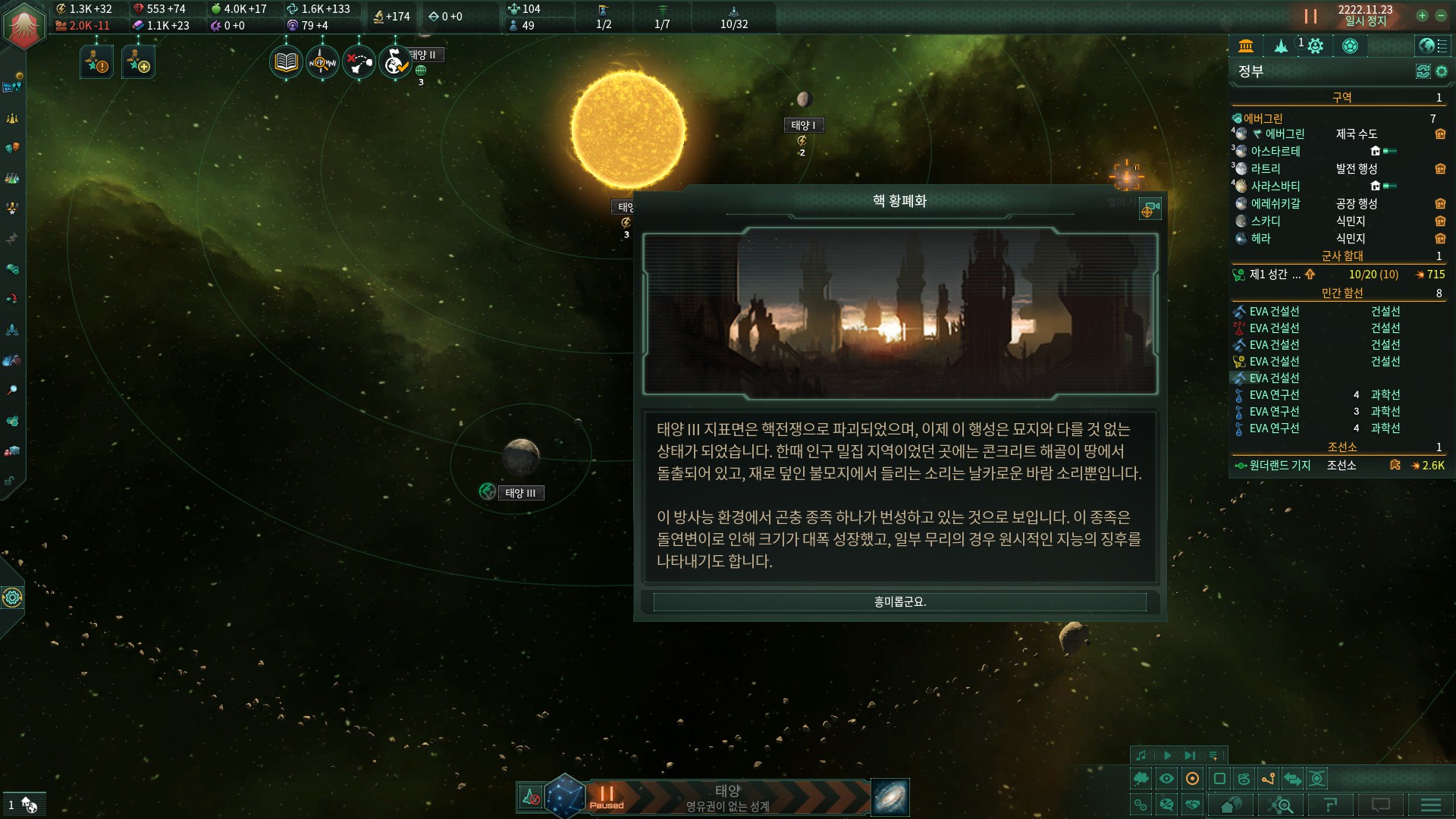This screenshot has width=1456, height=819.
Task: Select planet 라트리 in the outliner
Action: (x=1265, y=169)
